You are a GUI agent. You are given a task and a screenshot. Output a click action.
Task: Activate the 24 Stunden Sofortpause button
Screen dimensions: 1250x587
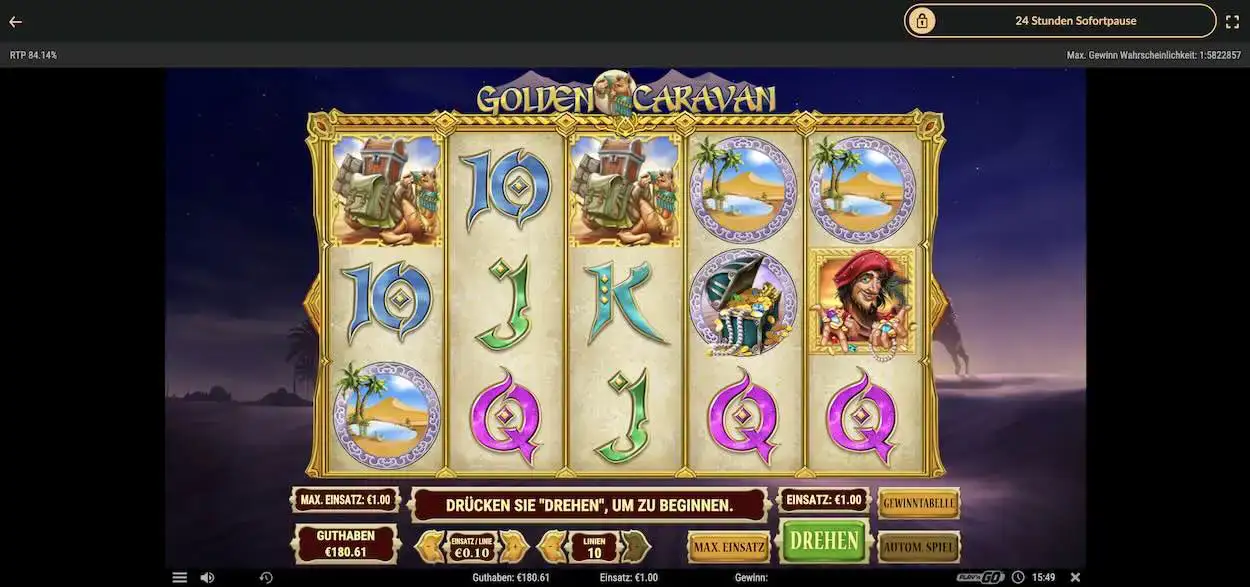pyautogui.click(x=1060, y=20)
